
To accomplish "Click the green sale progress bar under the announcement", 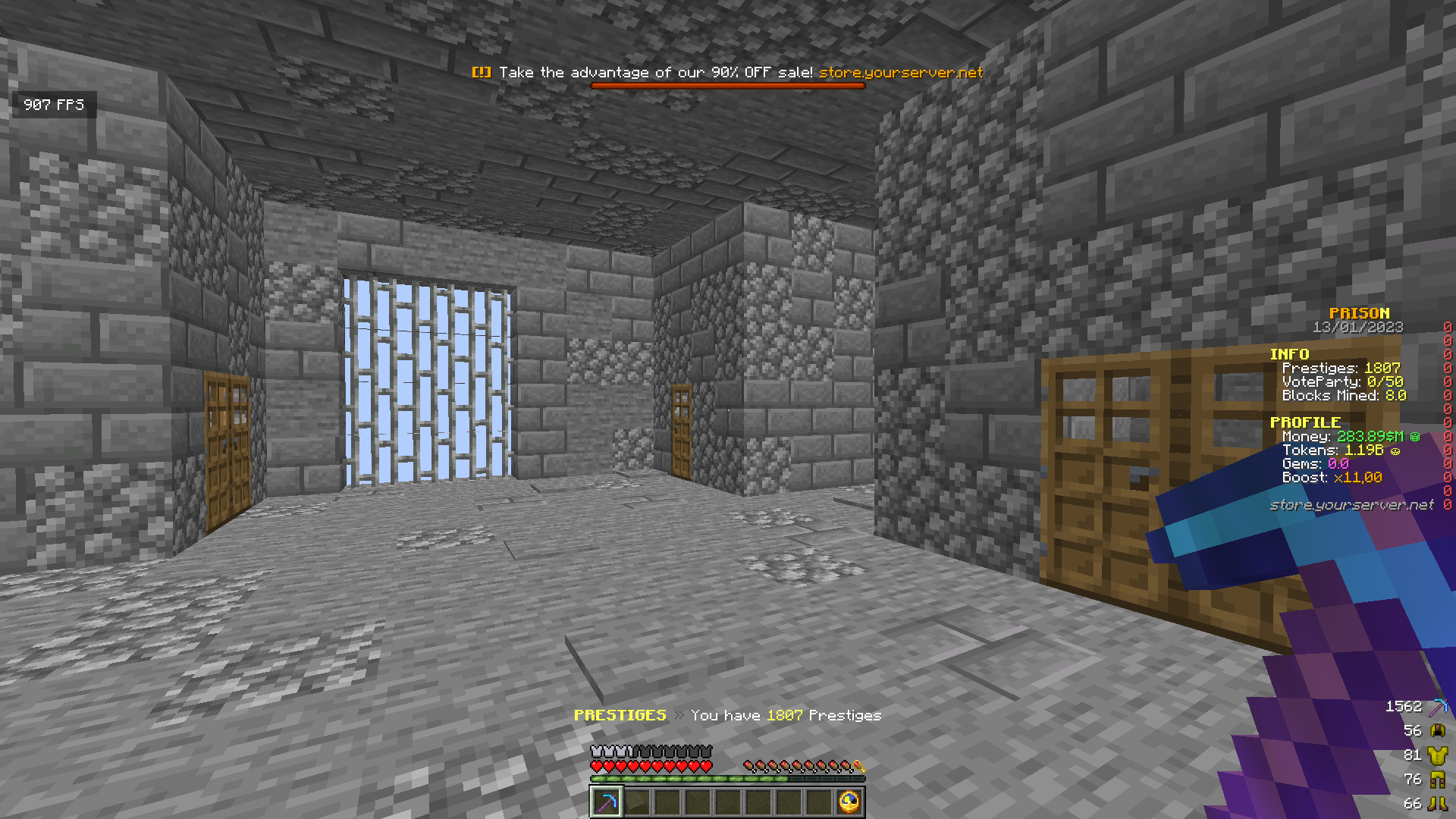I will (730, 87).
